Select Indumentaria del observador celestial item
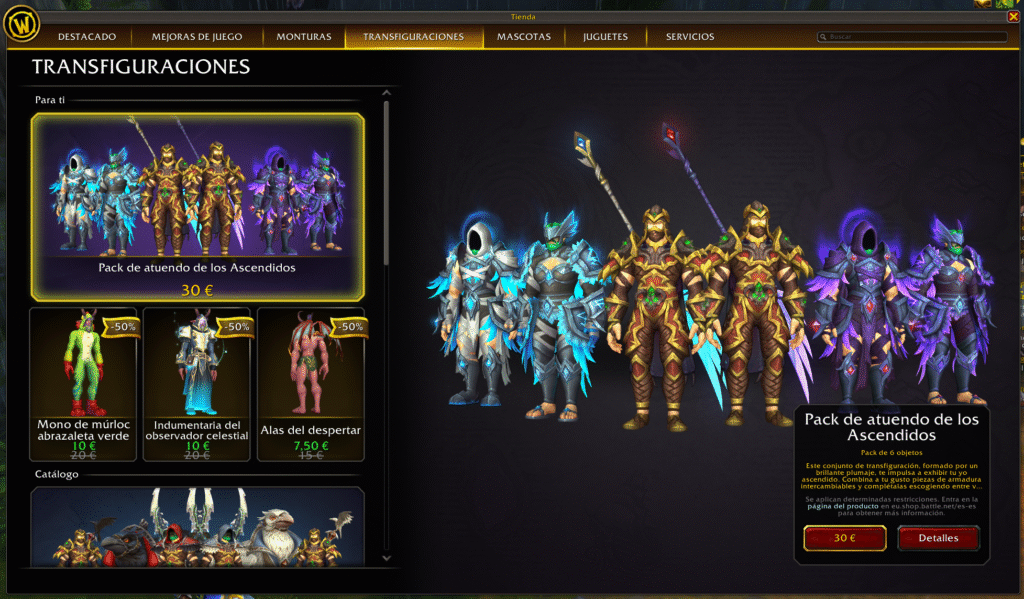This screenshot has width=1024, height=599. click(197, 383)
